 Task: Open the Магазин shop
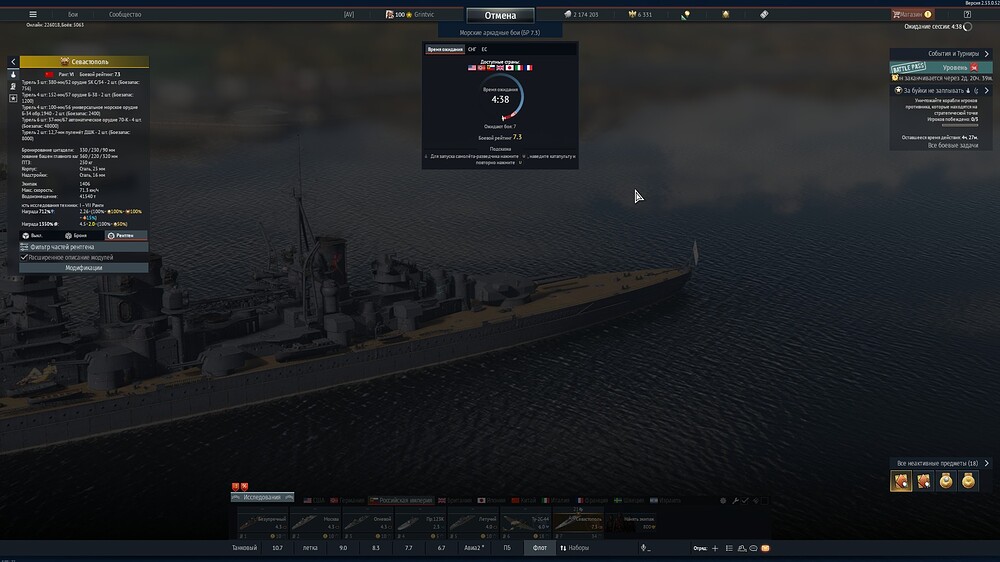(910, 15)
